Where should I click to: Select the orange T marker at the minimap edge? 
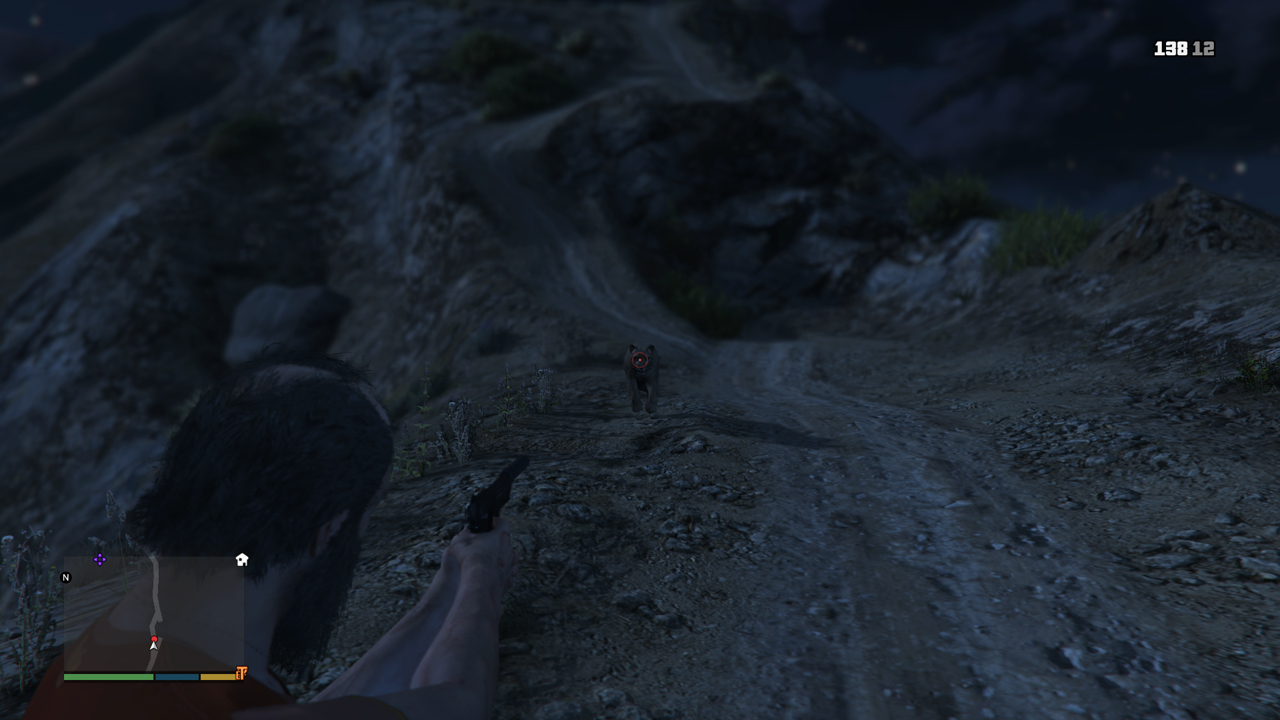[241, 674]
